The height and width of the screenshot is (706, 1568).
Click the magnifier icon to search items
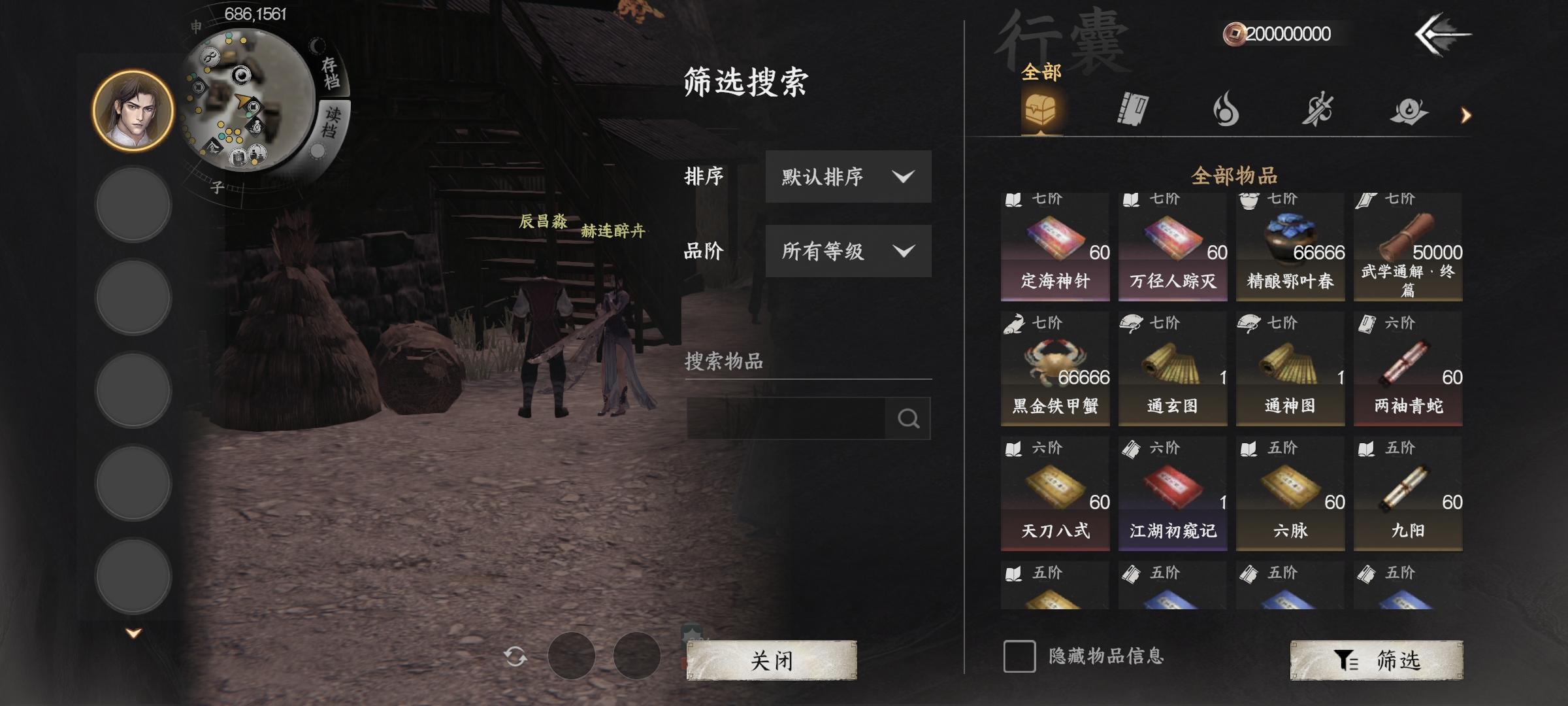(x=909, y=418)
